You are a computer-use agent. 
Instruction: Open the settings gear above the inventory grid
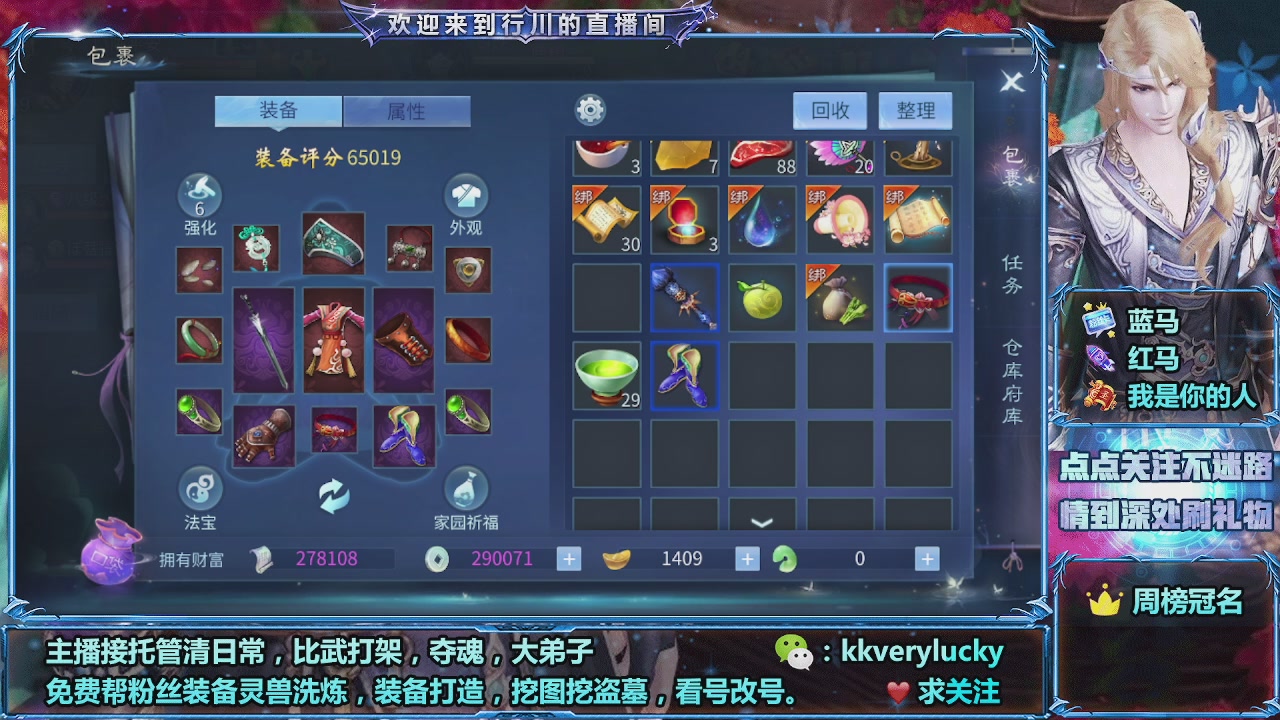(x=588, y=110)
